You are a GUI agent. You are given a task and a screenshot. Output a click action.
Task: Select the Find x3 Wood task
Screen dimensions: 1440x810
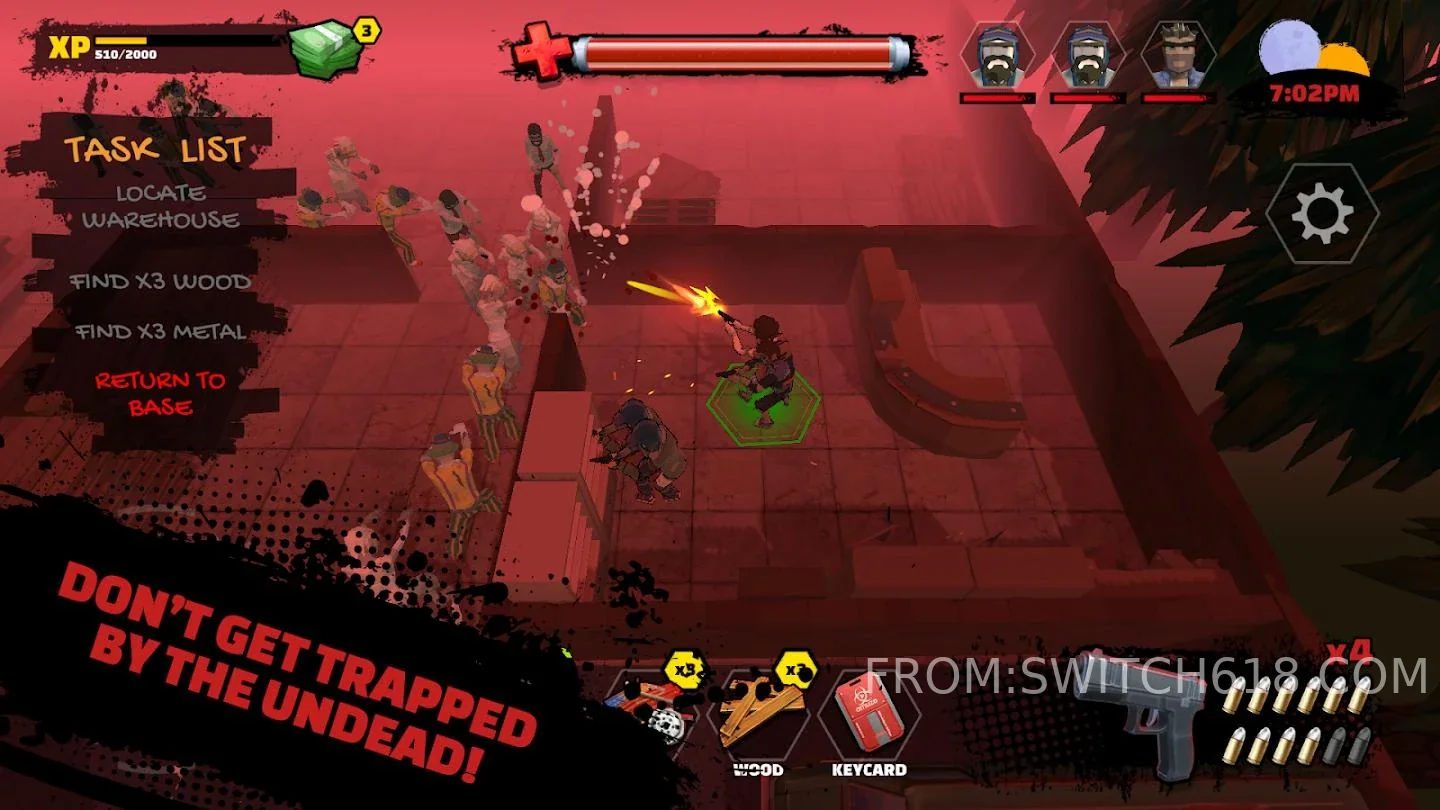point(160,282)
